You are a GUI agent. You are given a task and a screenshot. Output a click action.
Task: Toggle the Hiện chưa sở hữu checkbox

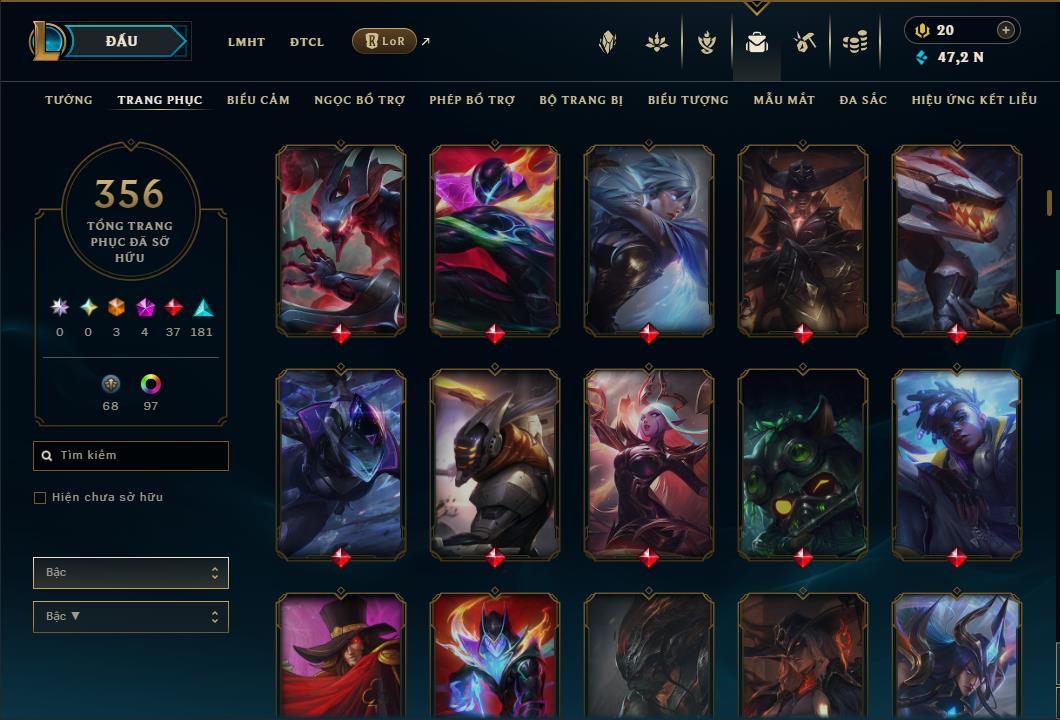[40, 498]
